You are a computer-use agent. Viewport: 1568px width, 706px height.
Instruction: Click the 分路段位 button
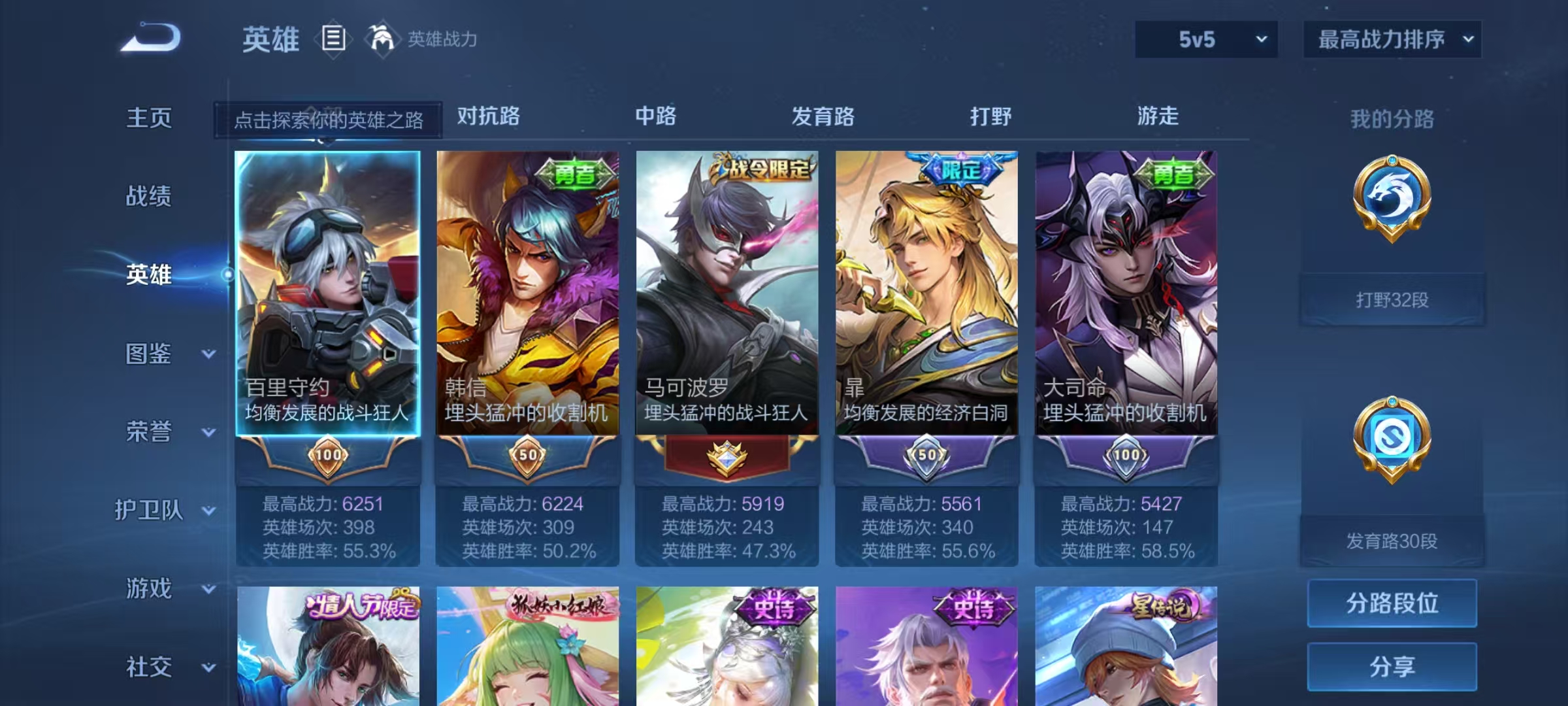point(1392,603)
